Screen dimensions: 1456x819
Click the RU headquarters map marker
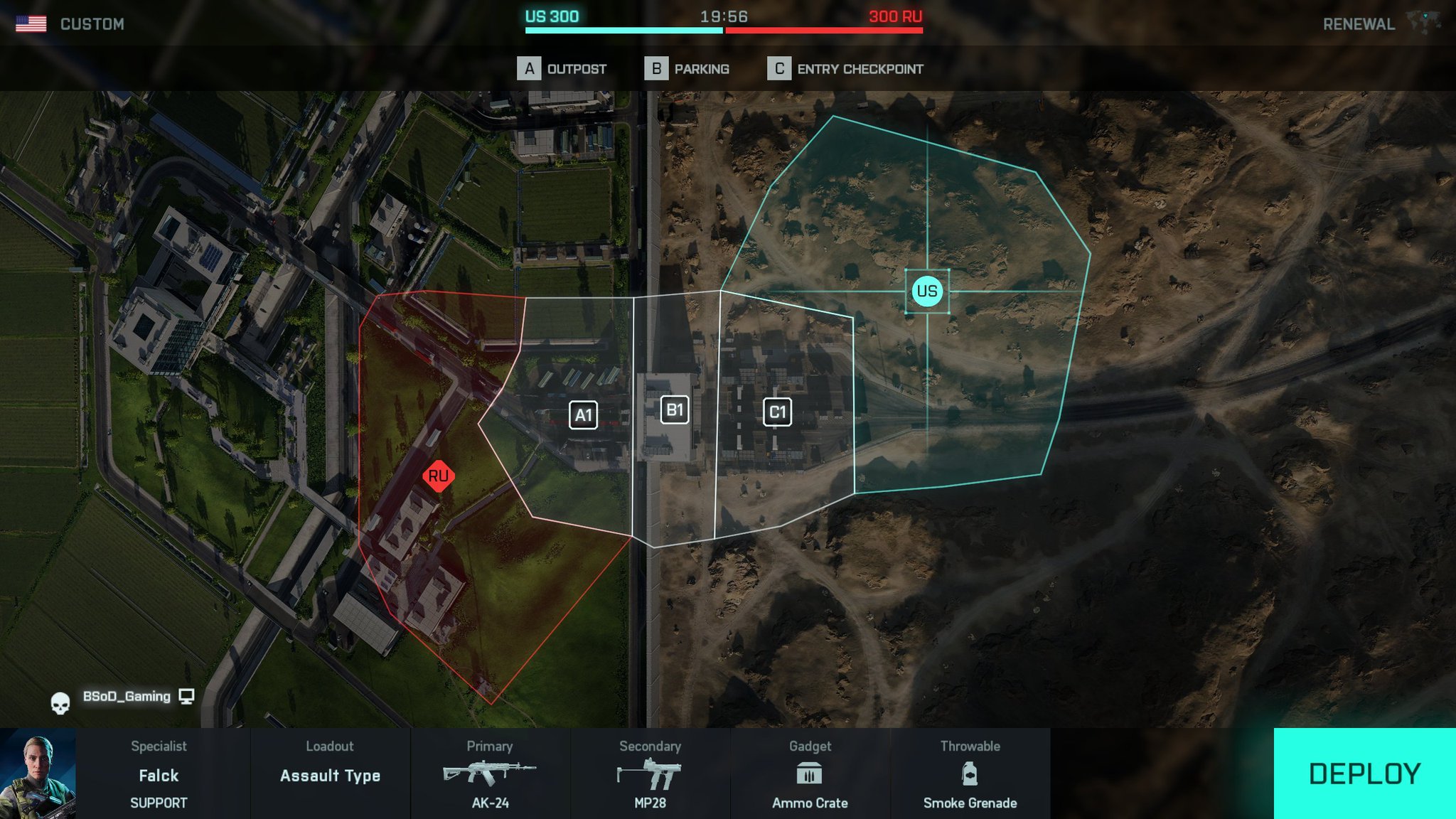[x=438, y=476]
